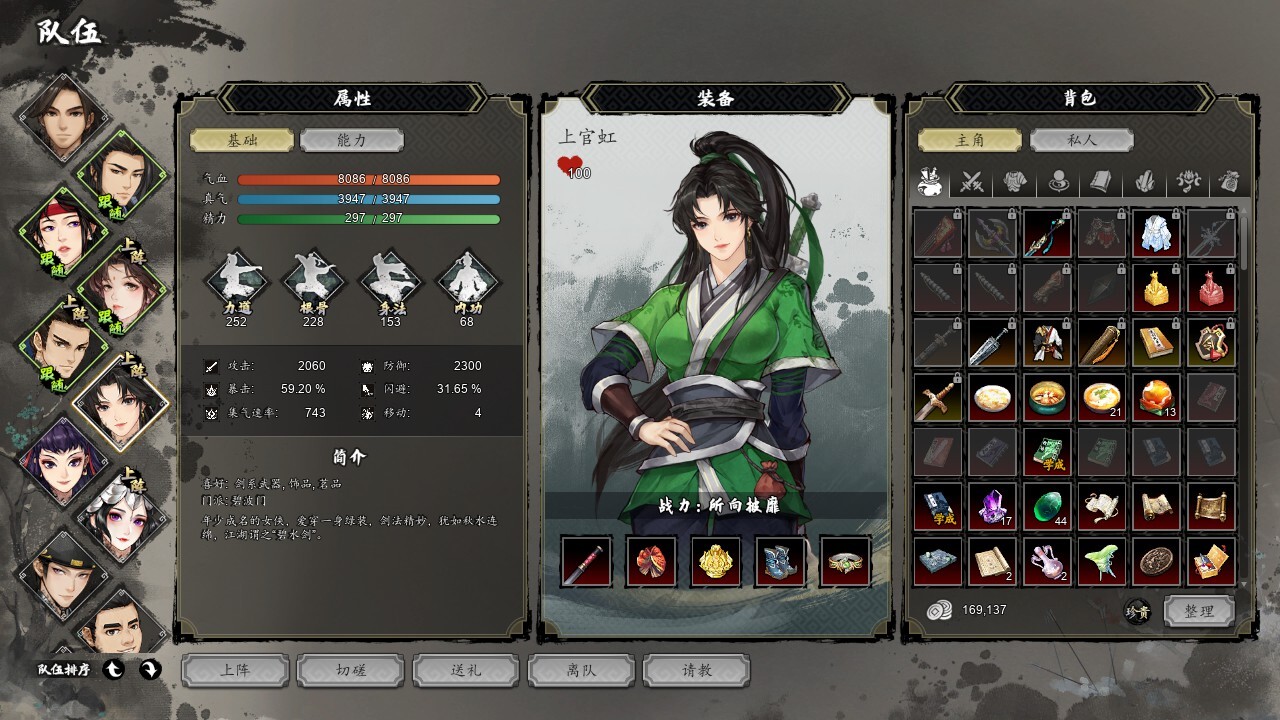
Task: Pick the purple crystal in the backpack
Action: tap(993, 507)
